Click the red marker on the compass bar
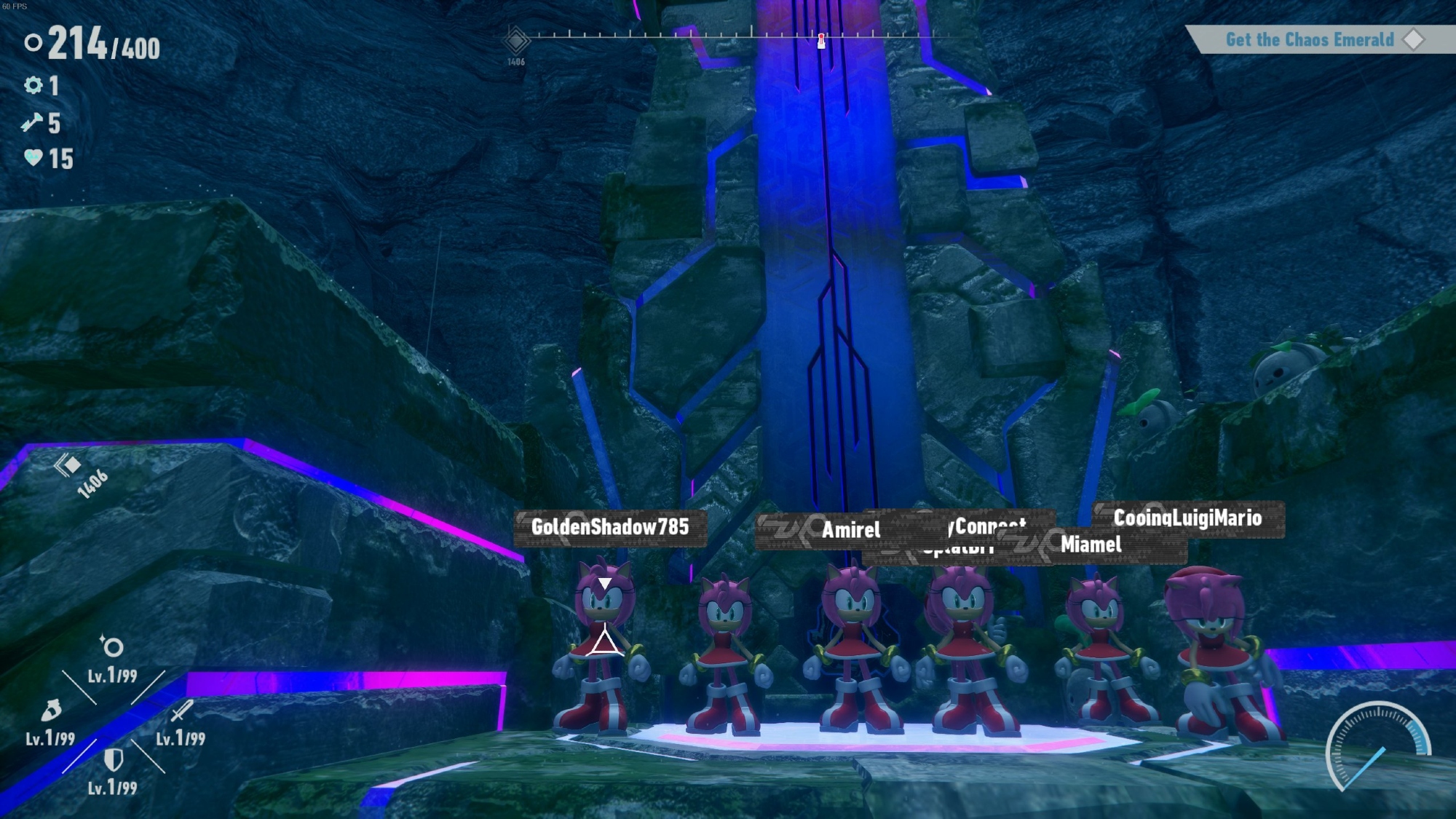This screenshot has height=819, width=1456. tap(821, 40)
